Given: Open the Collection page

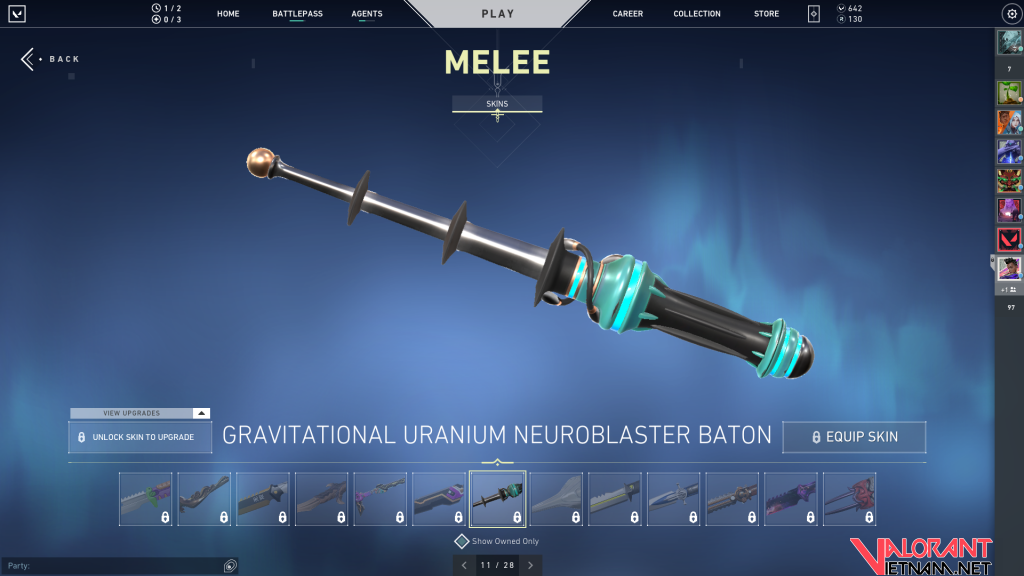Looking at the screenshot, I should click(697, 14).
